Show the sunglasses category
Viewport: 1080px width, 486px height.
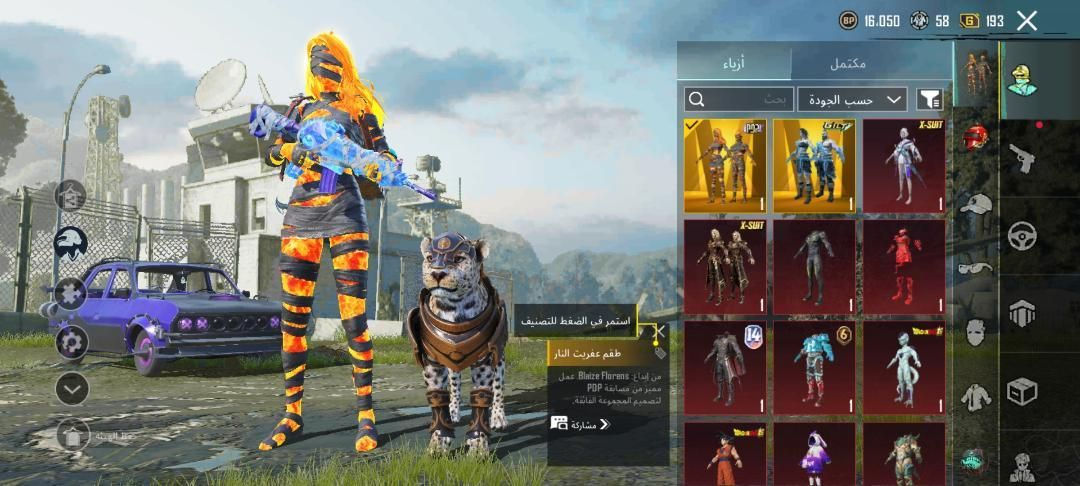tap(976, 268)
